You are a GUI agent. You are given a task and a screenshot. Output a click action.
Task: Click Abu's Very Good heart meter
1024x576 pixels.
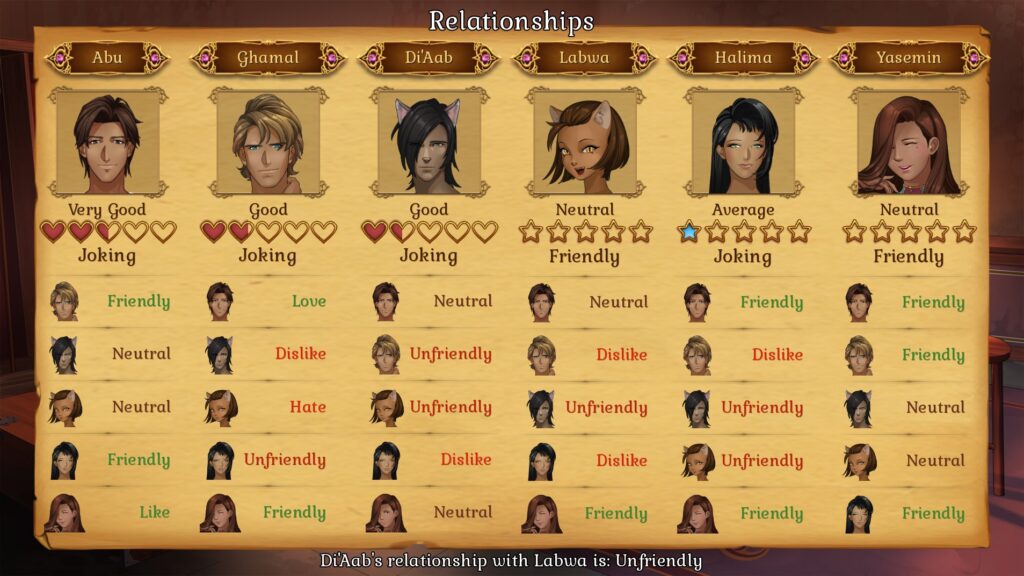(107, 232)
